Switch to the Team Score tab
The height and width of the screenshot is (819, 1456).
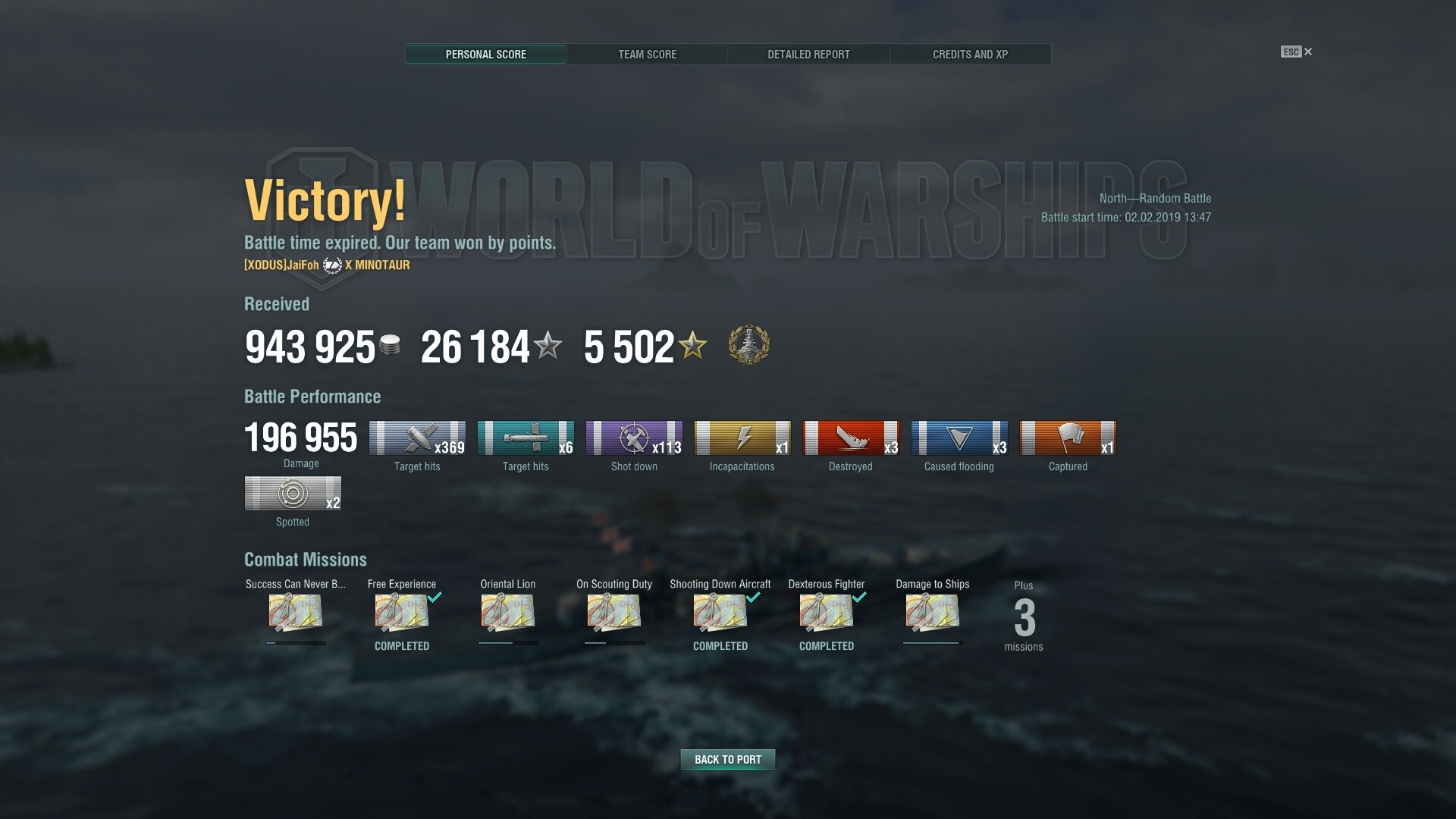click(647, 55)
